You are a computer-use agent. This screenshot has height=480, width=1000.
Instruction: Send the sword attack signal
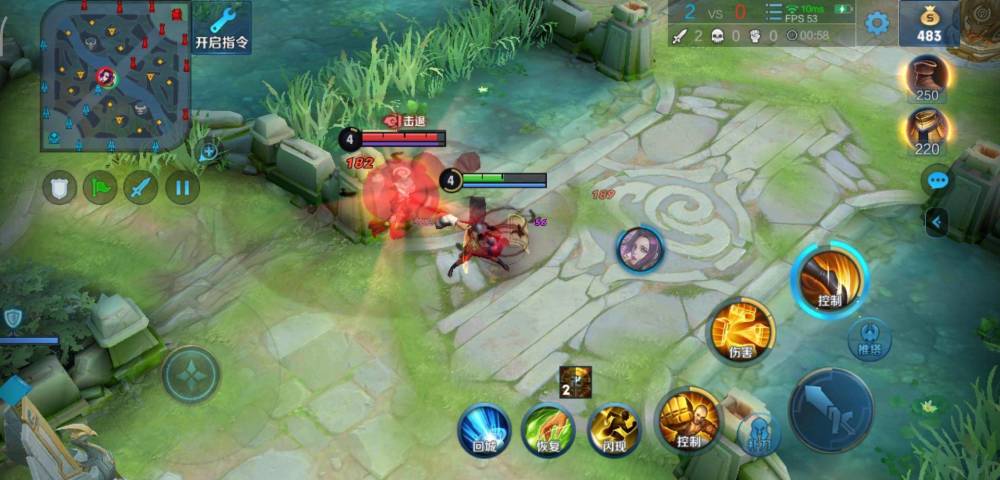coord(141,187)
